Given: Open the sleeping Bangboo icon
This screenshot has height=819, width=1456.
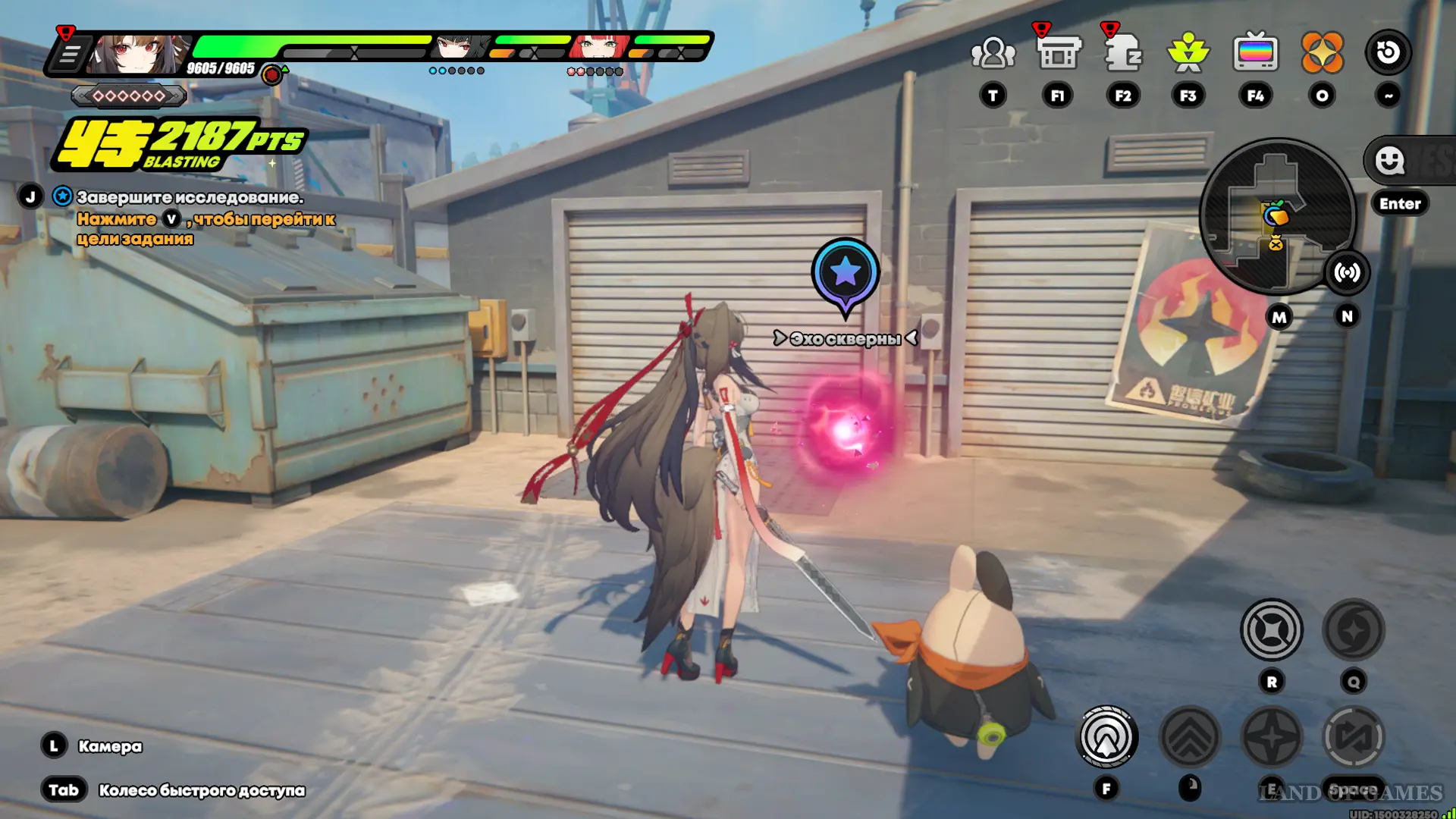Looking at the screenshot, I should pos(1123,53).
